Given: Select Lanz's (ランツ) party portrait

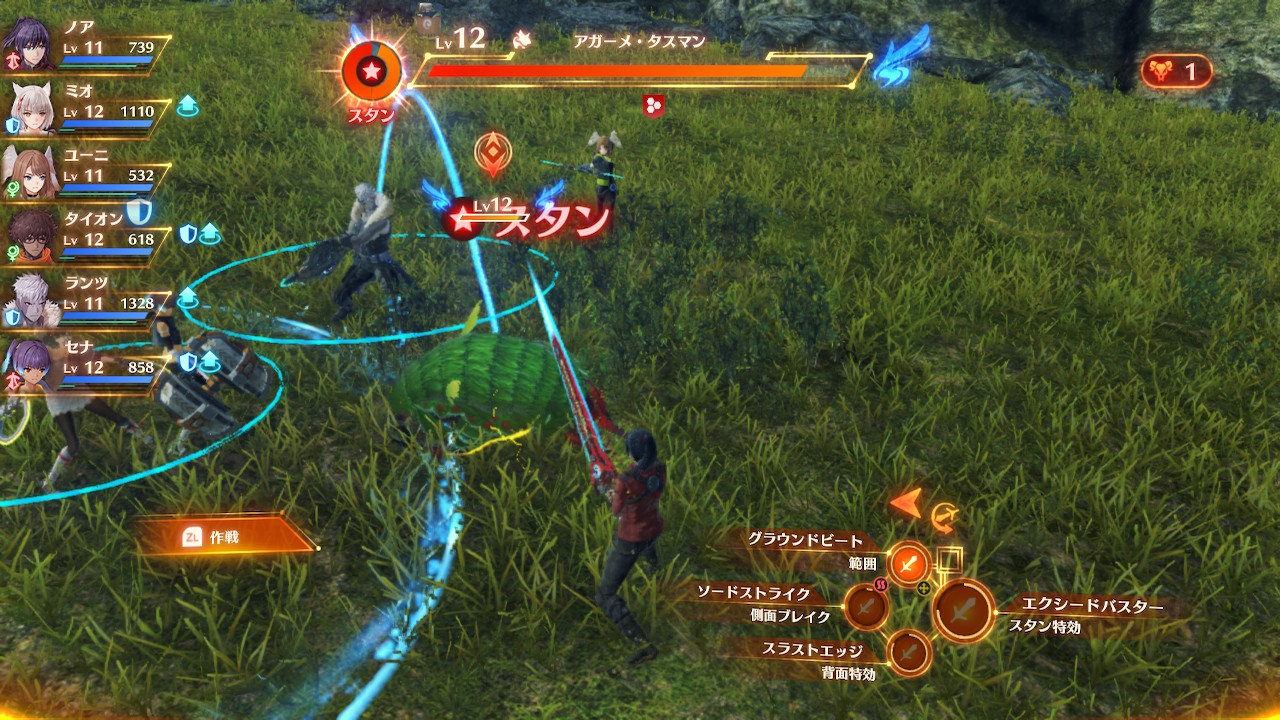Looking at the screenshot, I should coord(30,300).
